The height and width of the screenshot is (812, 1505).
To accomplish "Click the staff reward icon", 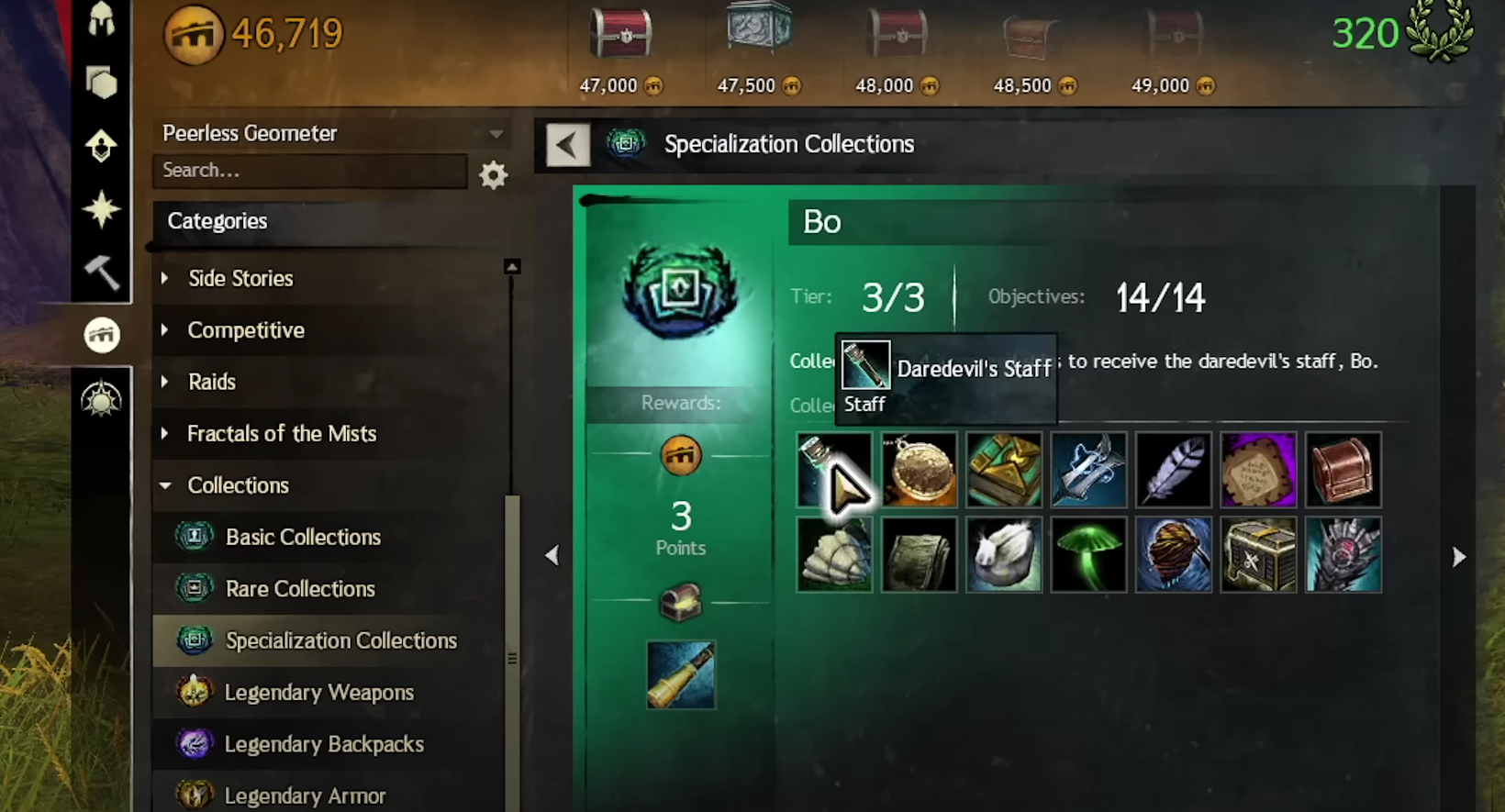I will click(x=681, y=675).
